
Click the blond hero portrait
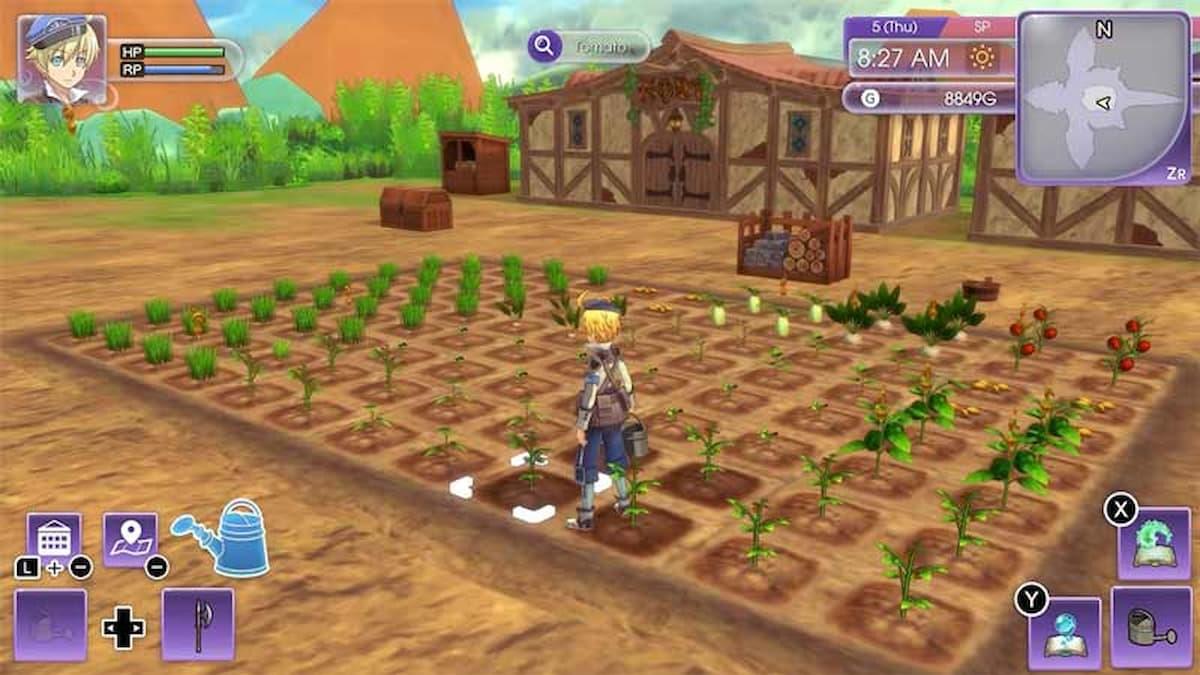(x=62, y=59)
